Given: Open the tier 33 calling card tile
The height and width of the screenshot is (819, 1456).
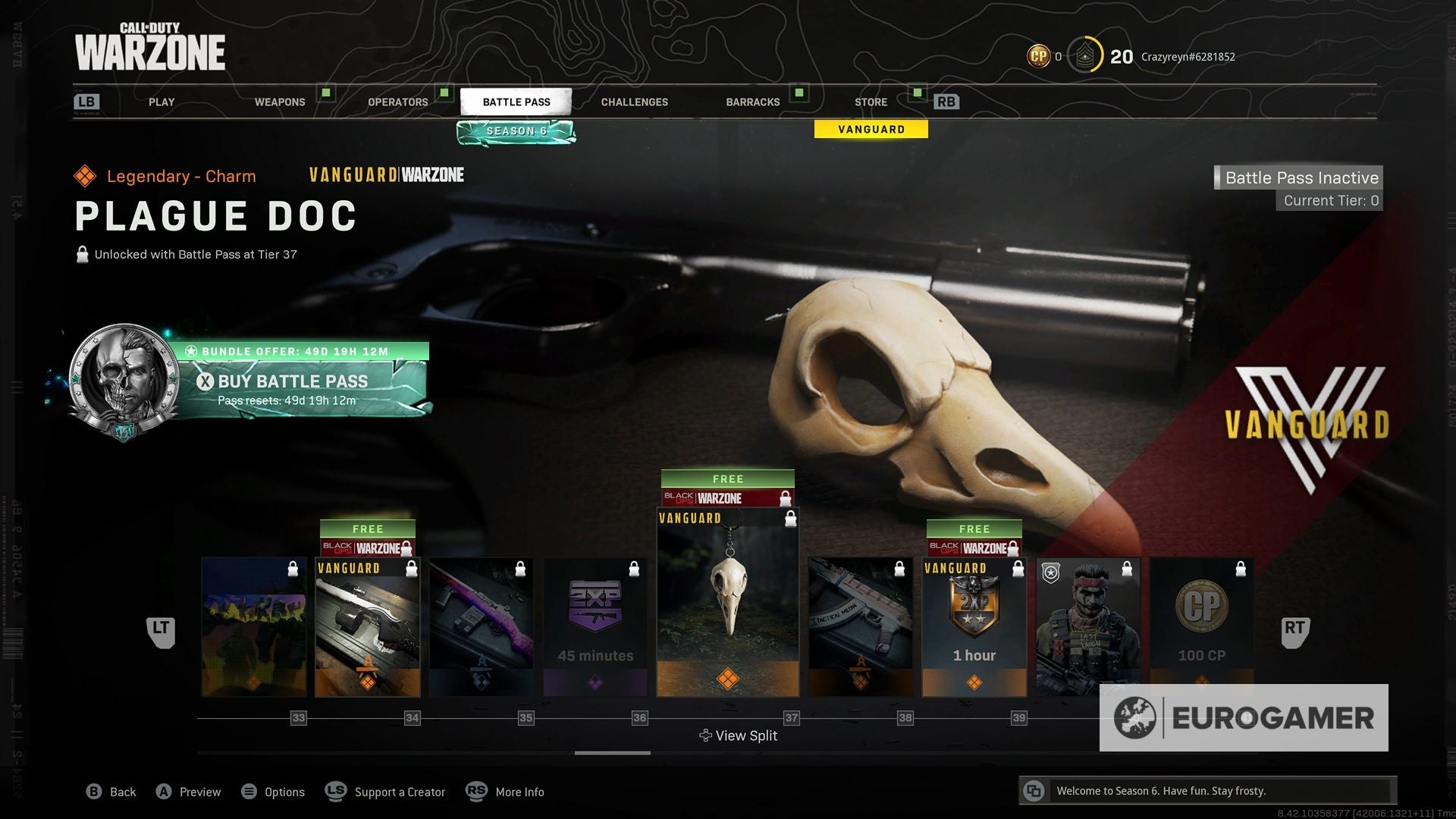Looking at the screenshot, I should pos(254,627).
